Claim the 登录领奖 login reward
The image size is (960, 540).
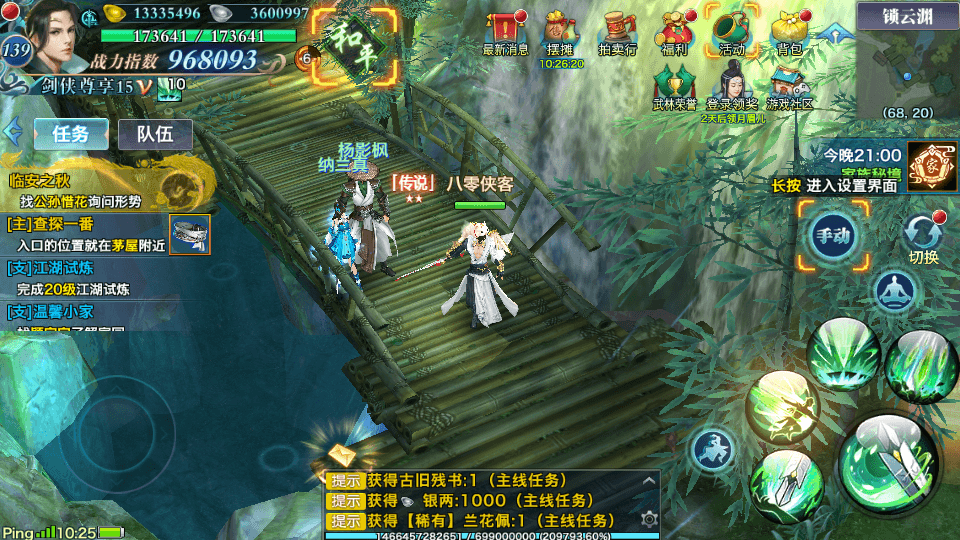point(732,85)
